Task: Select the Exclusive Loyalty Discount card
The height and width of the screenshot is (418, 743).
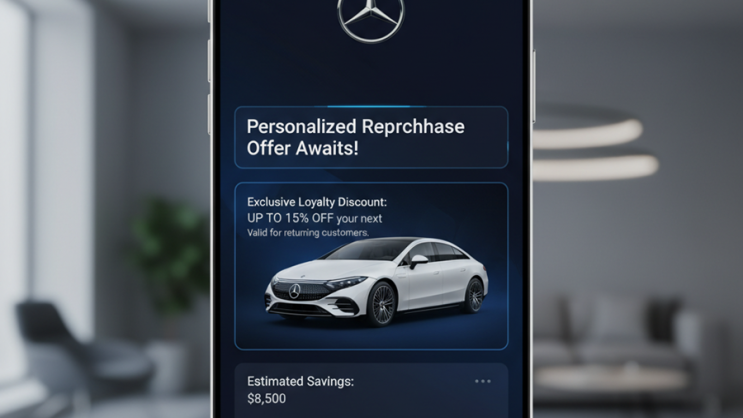Action: (371, 265)
